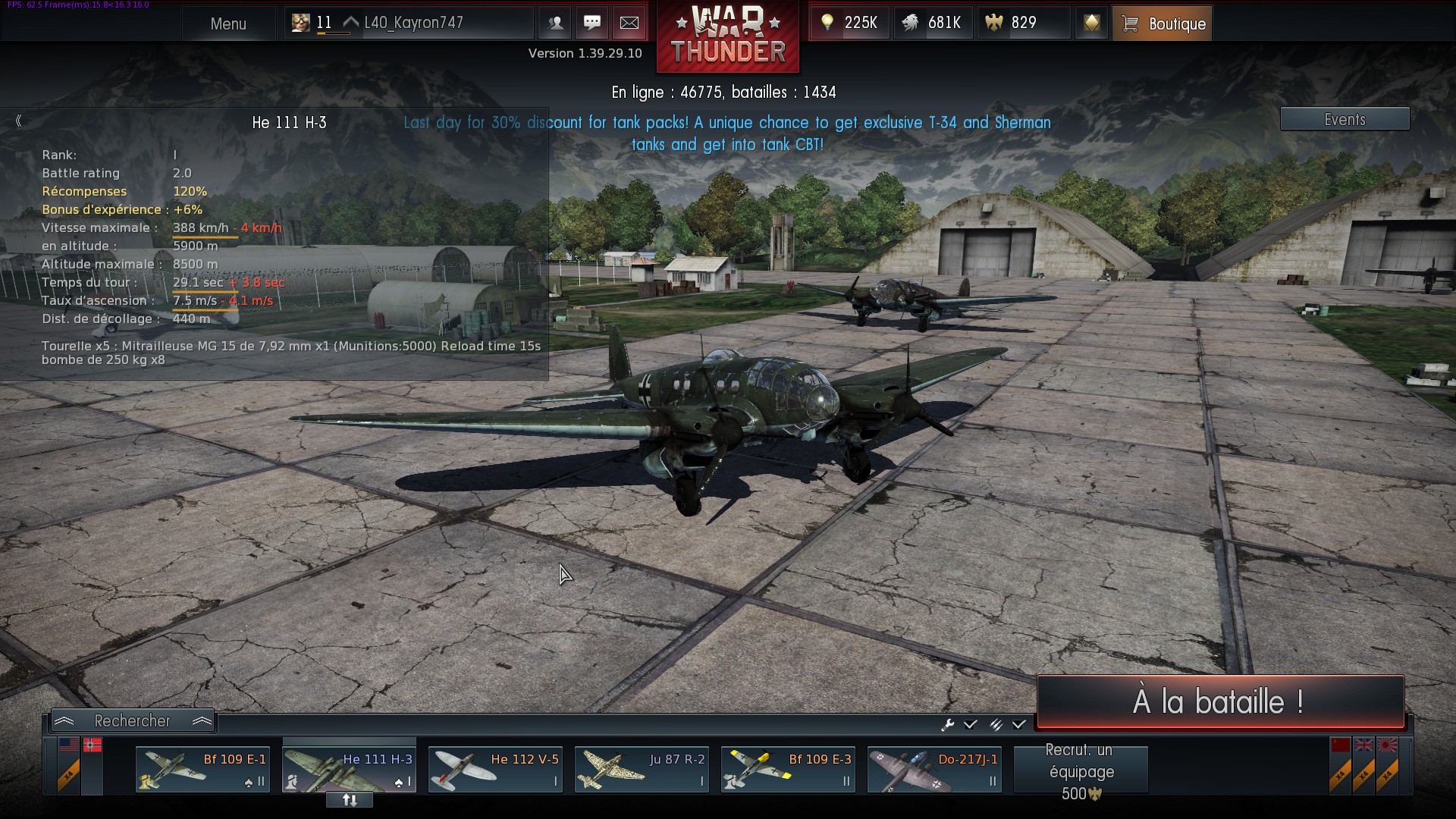The height and width of the screenshot is (819, 1456).
Task: Click the wrench repair icon above slots
Action: [x=947, y=725]
